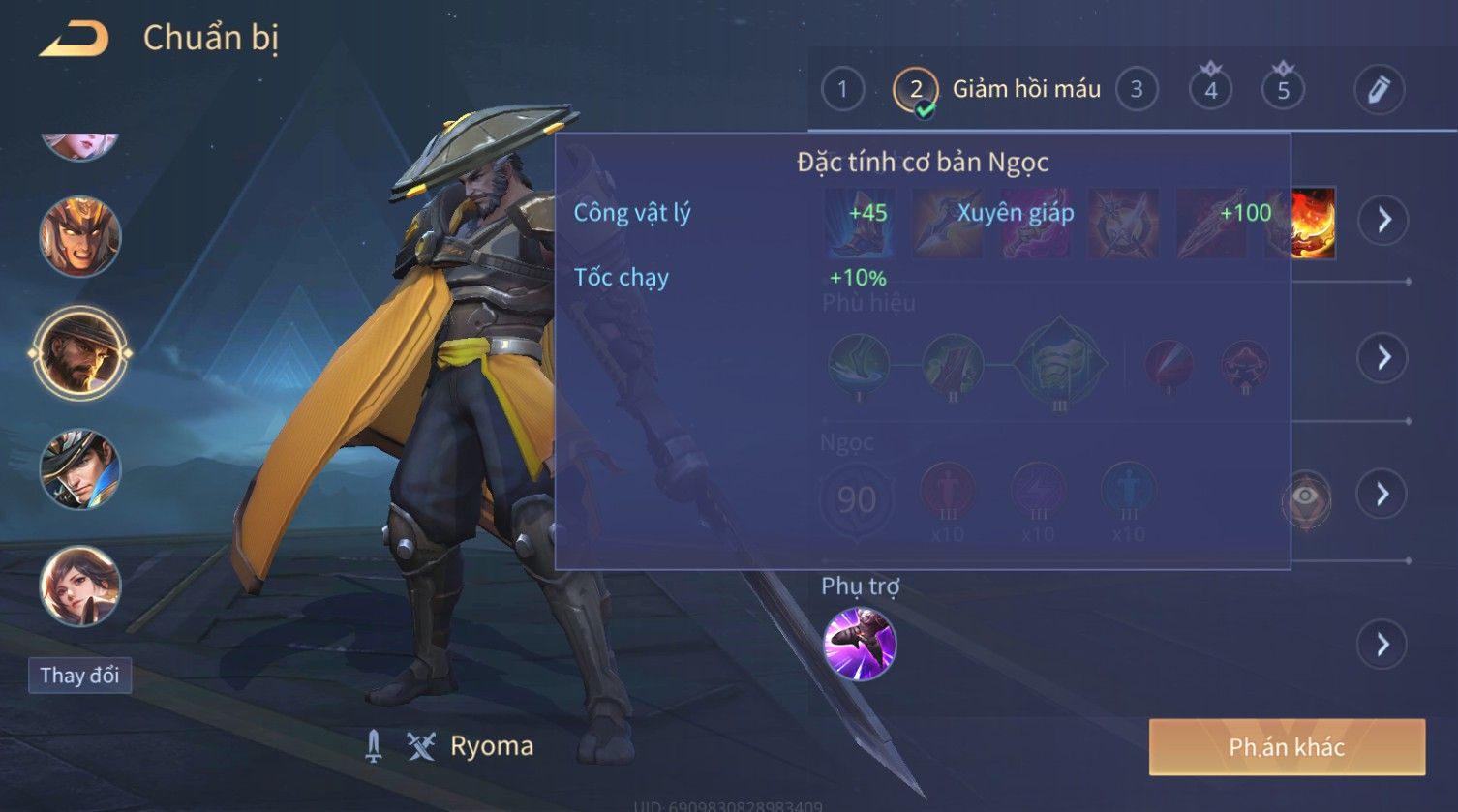Viewport: 1458px width, 812px height.
Task: Choose the blue-armored hatted hero portrait
Action: click(80, 469)
